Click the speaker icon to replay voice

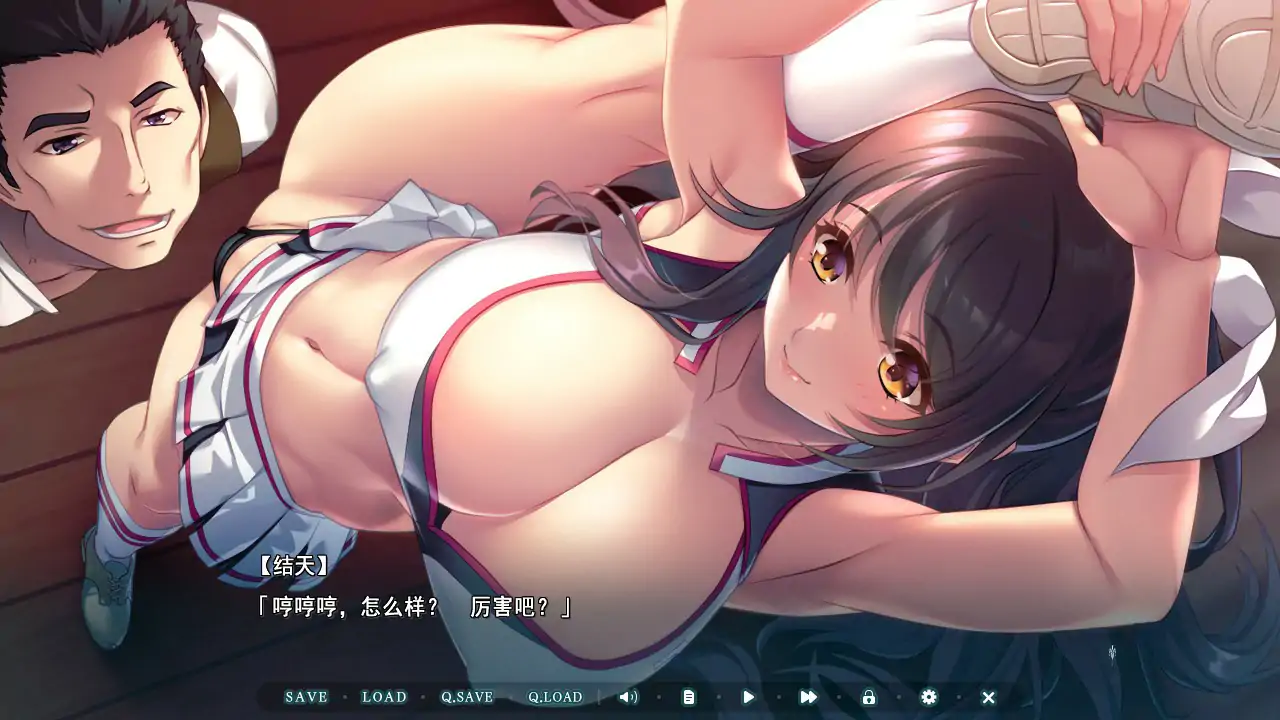tap(628, 697)
